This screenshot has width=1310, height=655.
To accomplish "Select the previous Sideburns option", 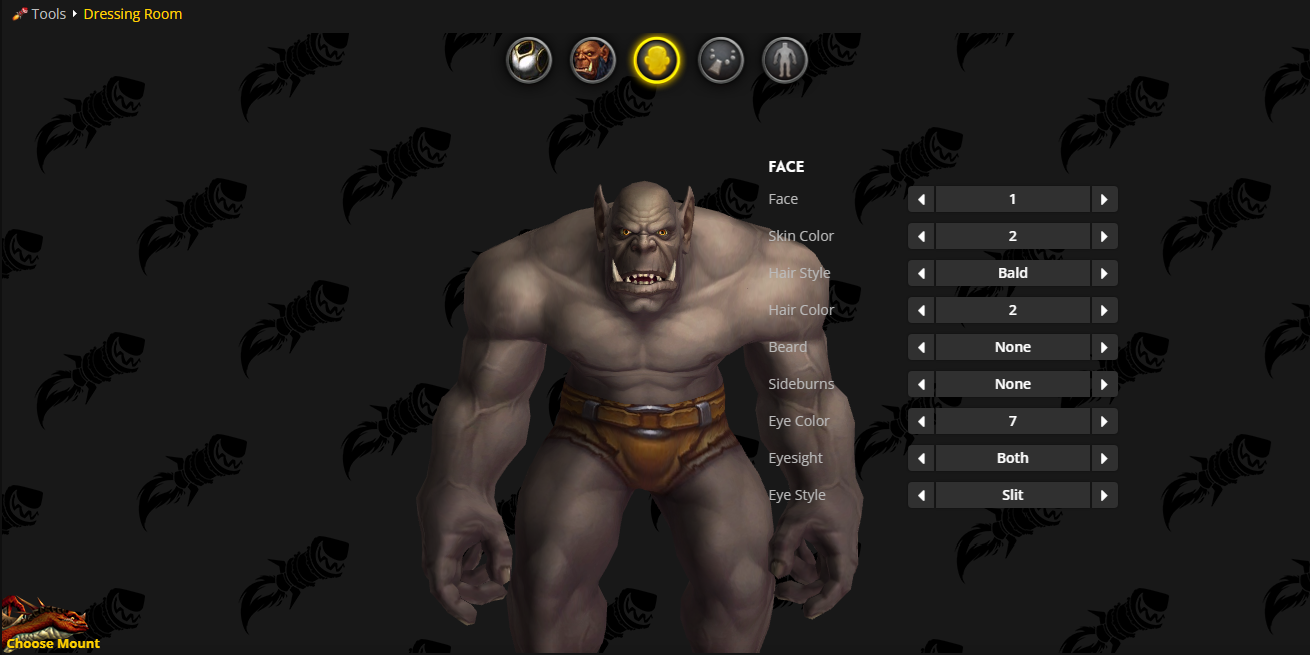I will point(921,384).
